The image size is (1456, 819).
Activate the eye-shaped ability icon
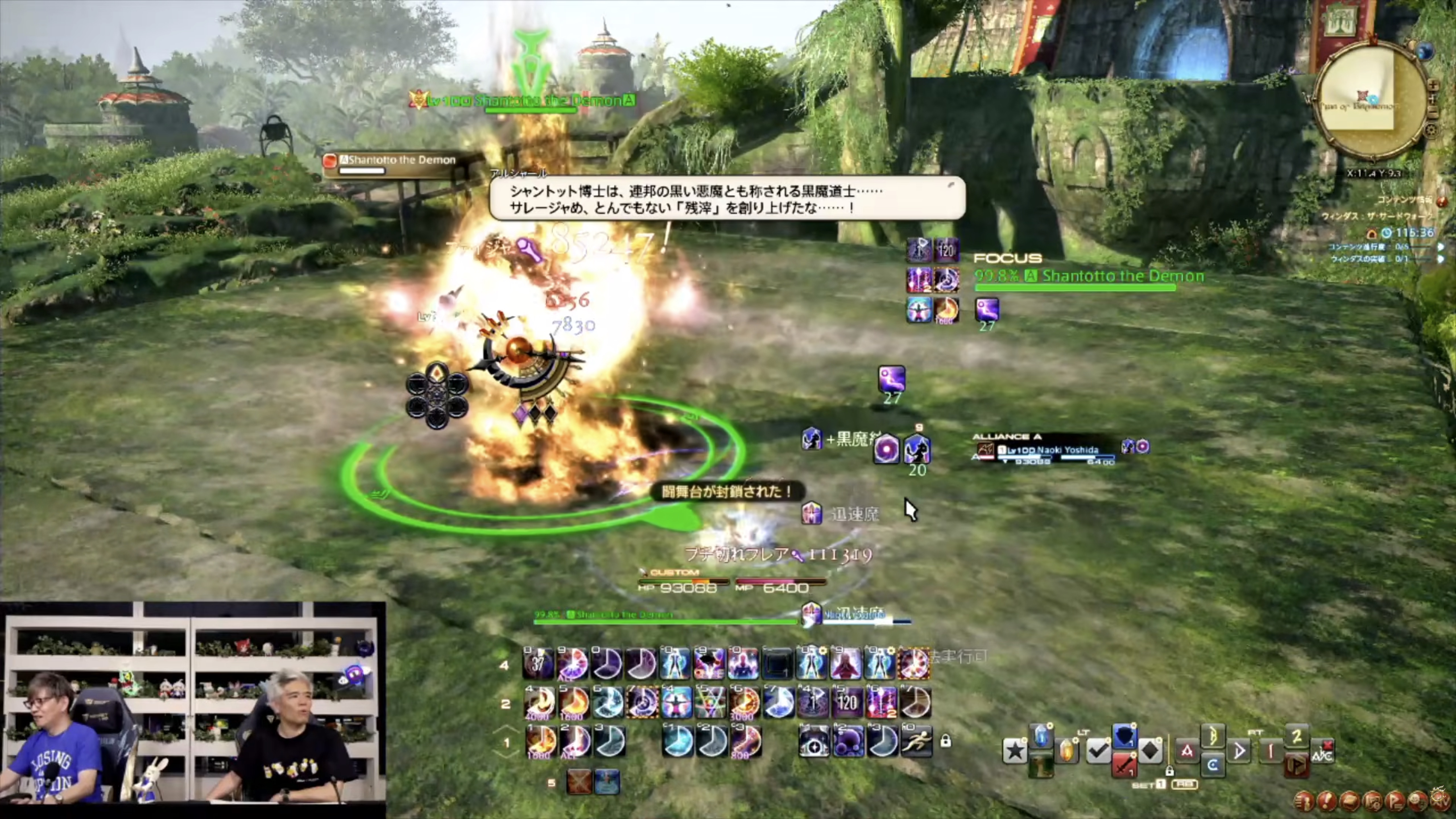813,741
